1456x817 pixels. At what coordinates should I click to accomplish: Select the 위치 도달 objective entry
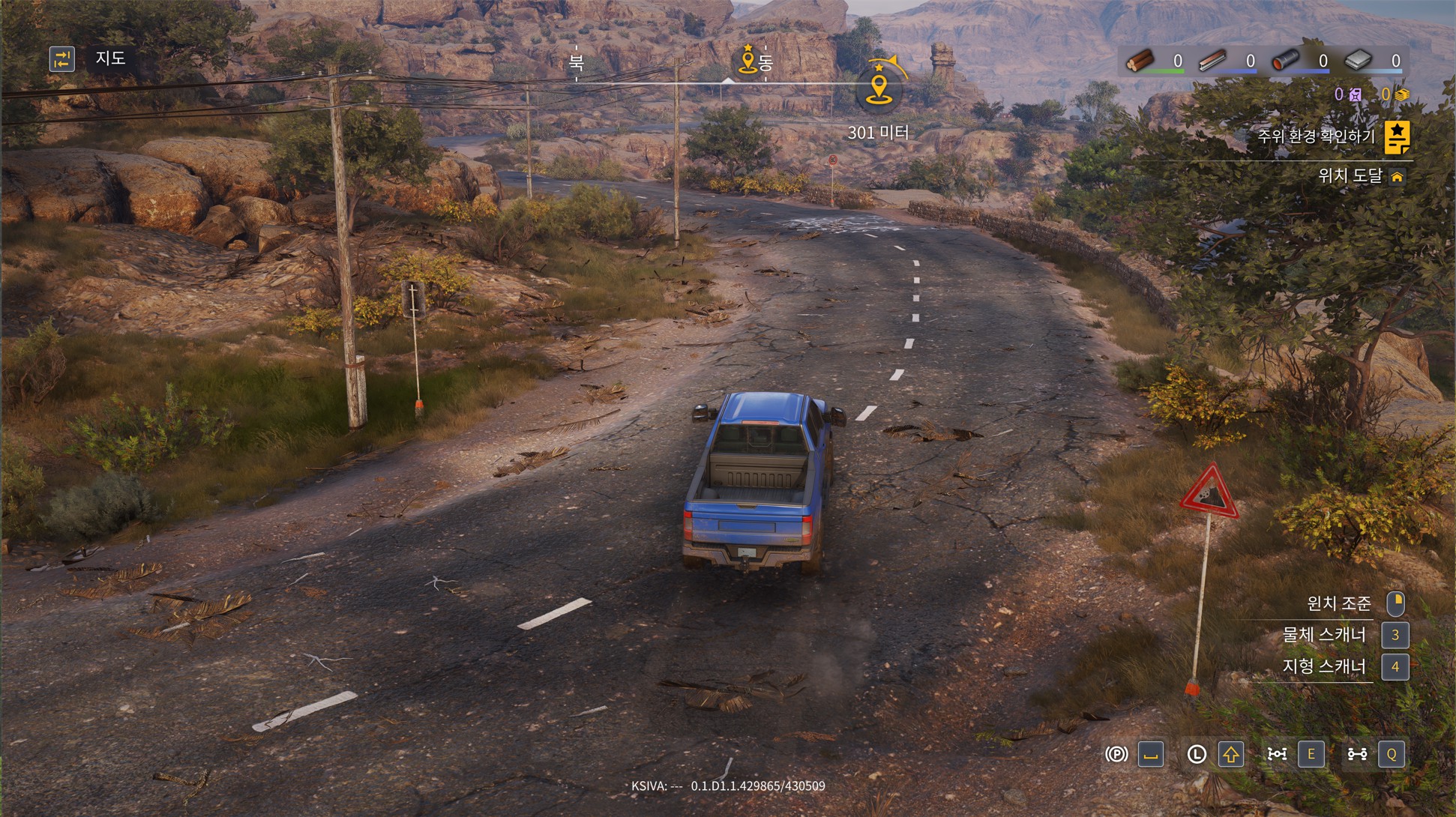tap(1350, 176)
